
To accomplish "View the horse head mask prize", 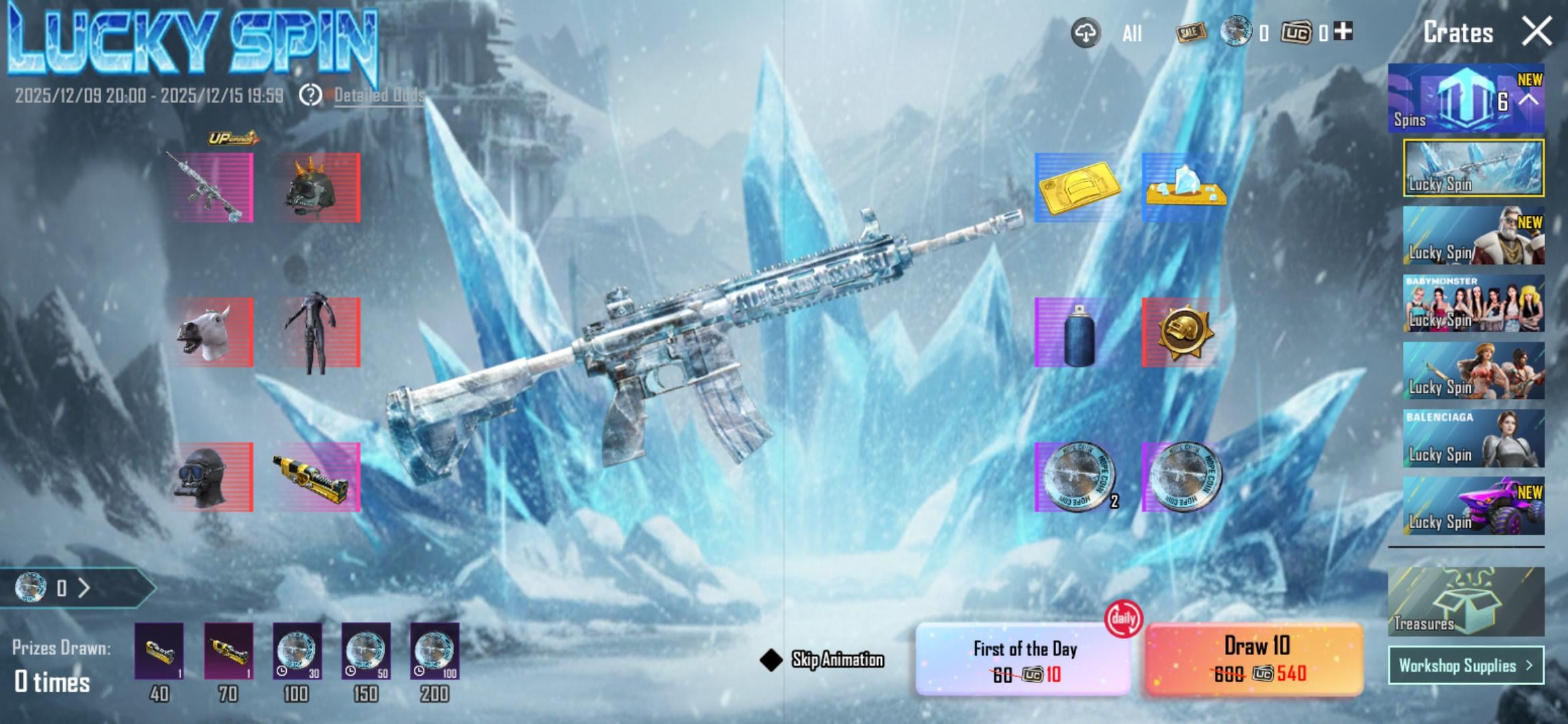I will 212,333.
